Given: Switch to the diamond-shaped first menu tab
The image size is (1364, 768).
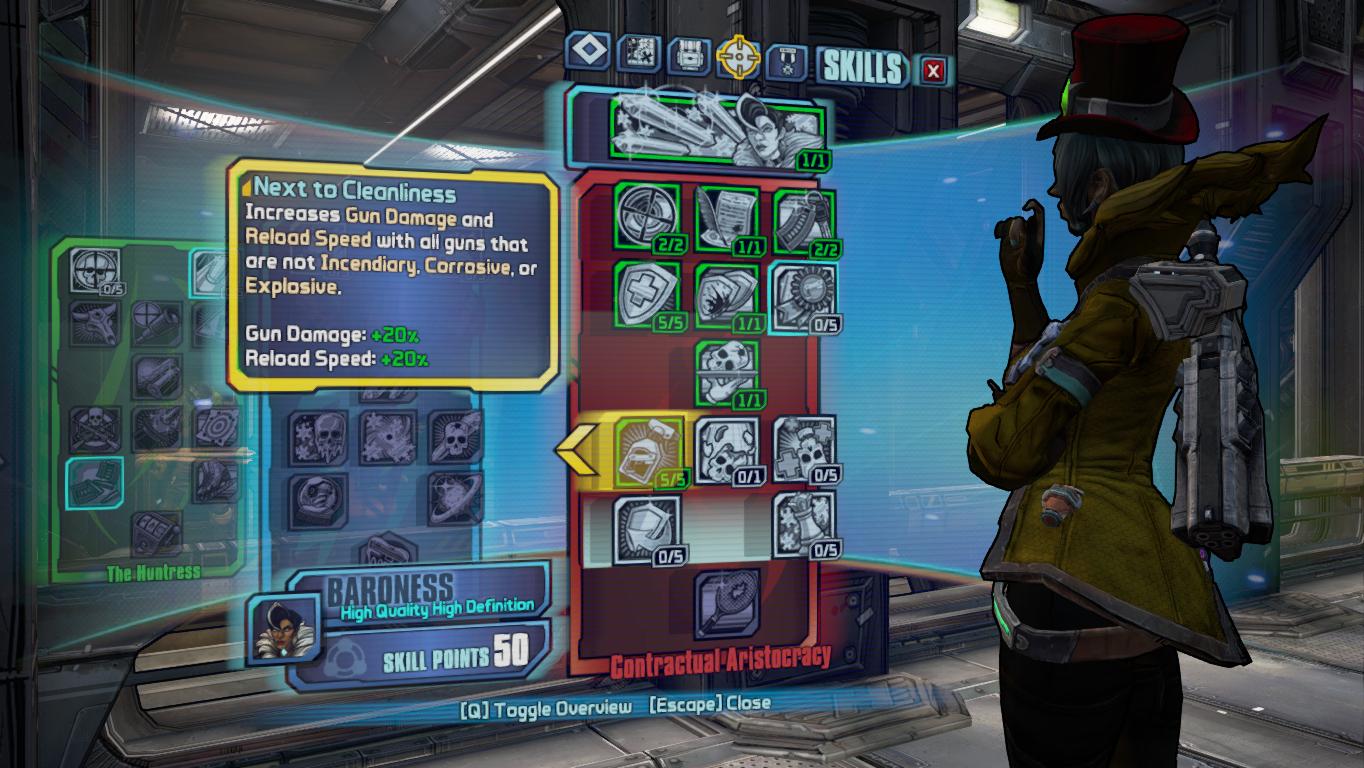Looking at the screenshot, I should (587, 52).
